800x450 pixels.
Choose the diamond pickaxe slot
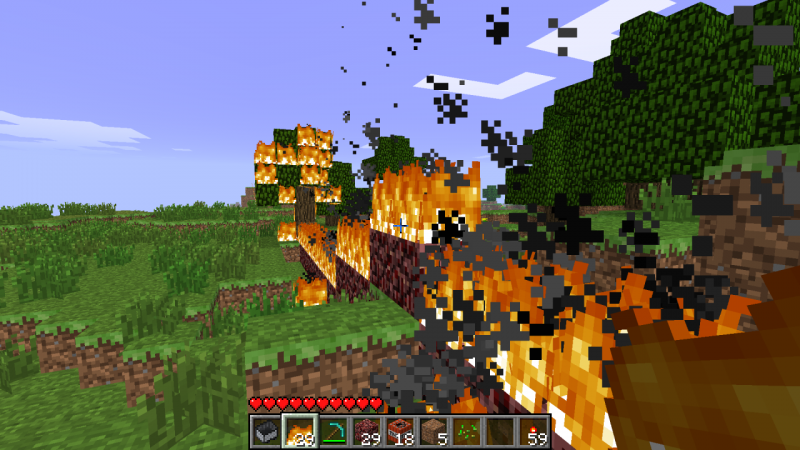(334, 432)
